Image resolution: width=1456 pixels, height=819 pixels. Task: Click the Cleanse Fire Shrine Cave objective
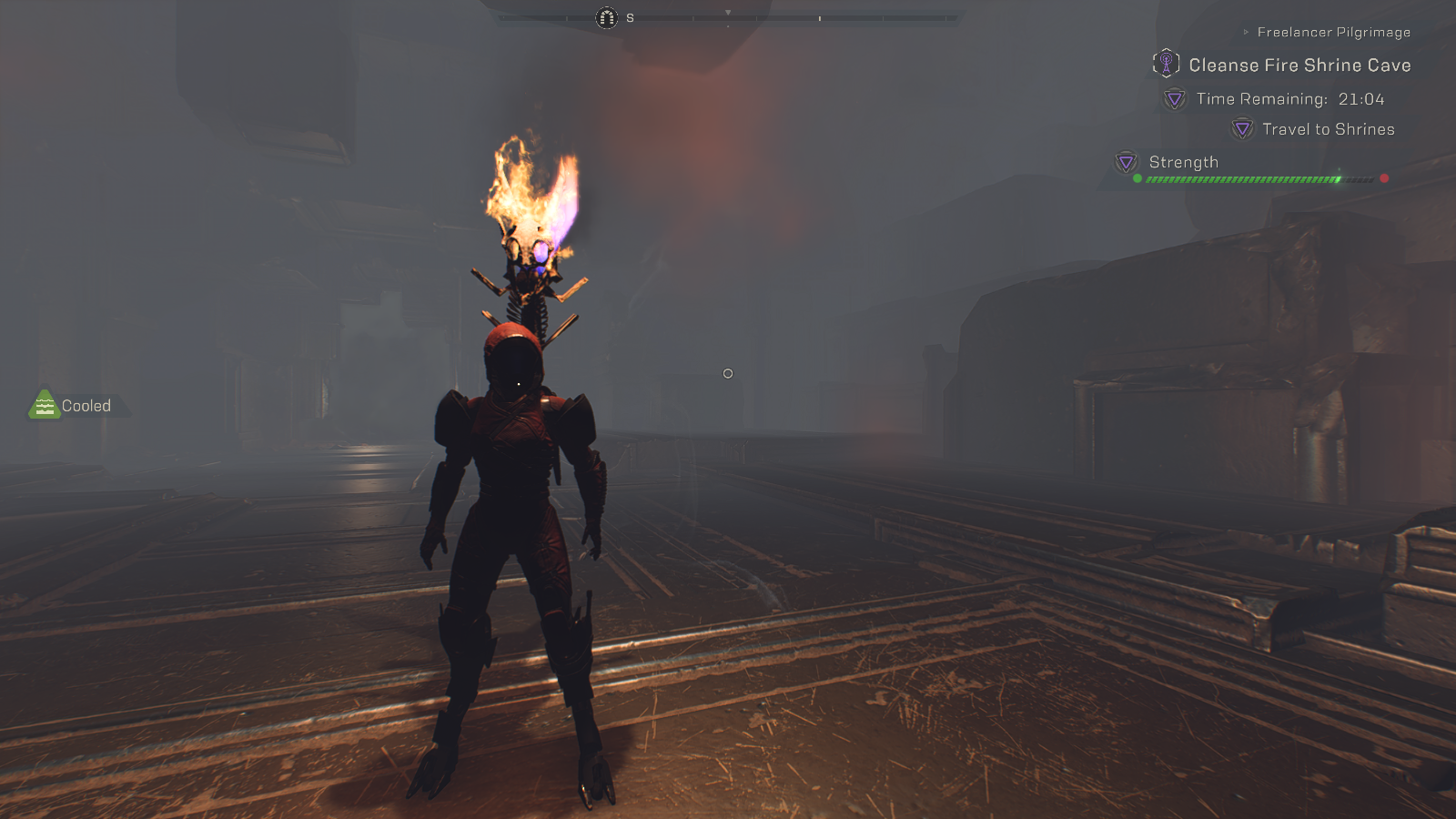1299,66
